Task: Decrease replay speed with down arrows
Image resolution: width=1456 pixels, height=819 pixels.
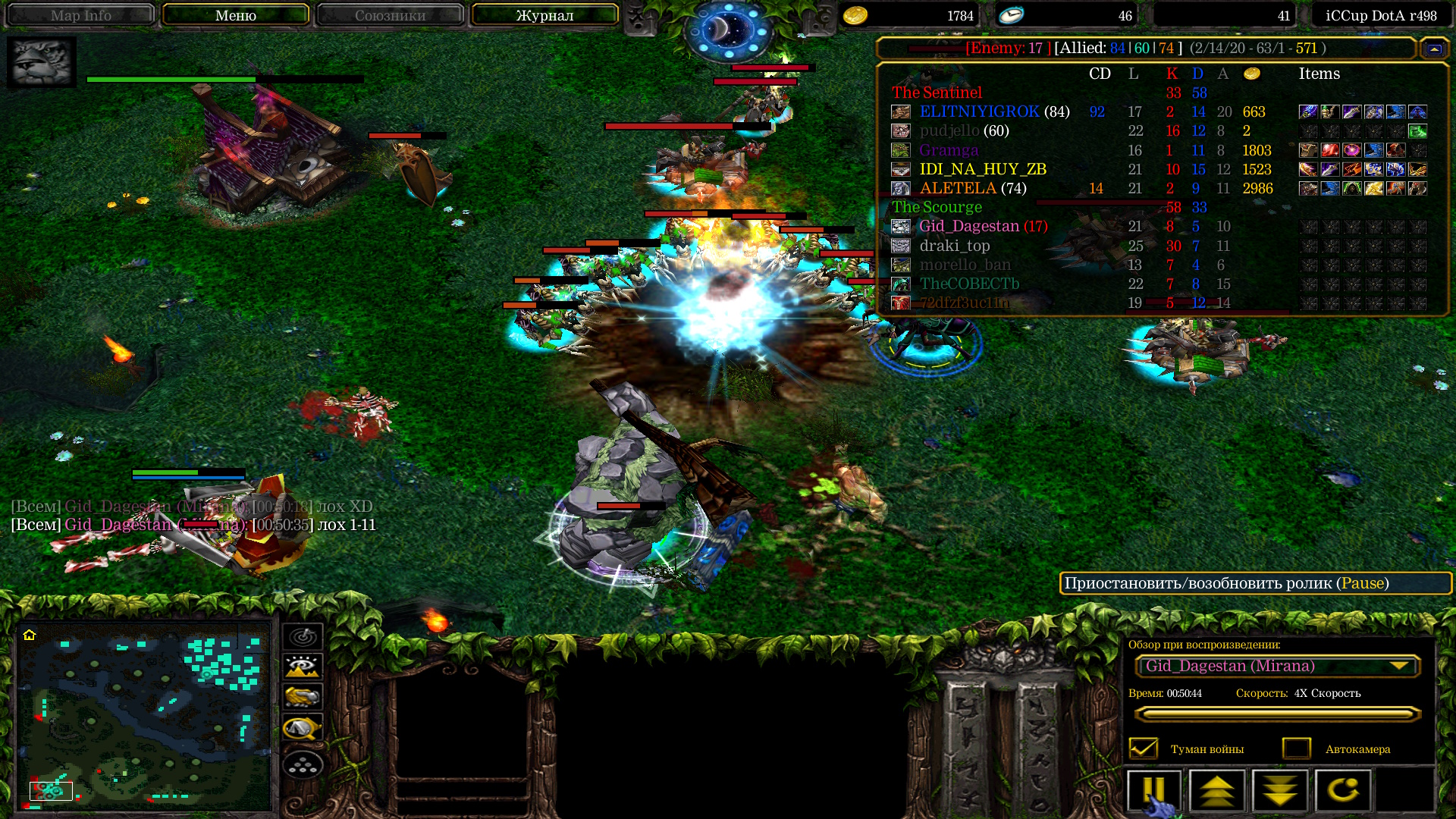Action: point(1280,791)
